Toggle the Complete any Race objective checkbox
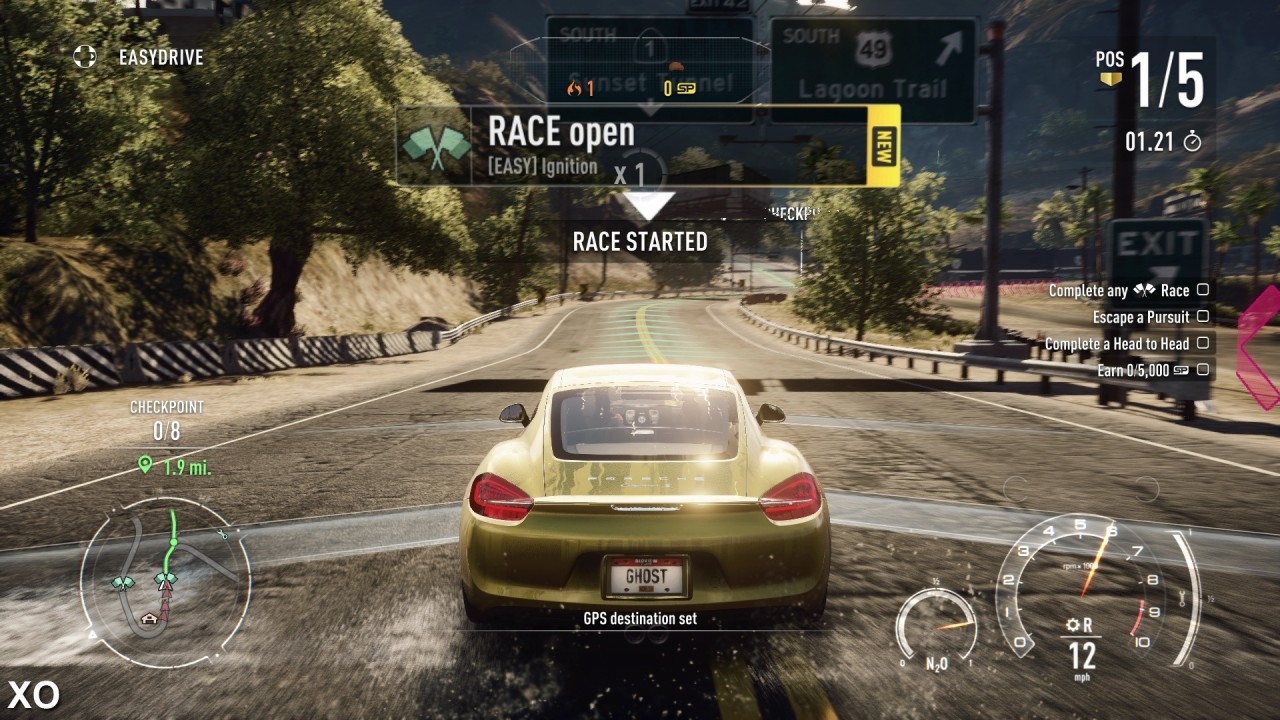 (1203, 290)
